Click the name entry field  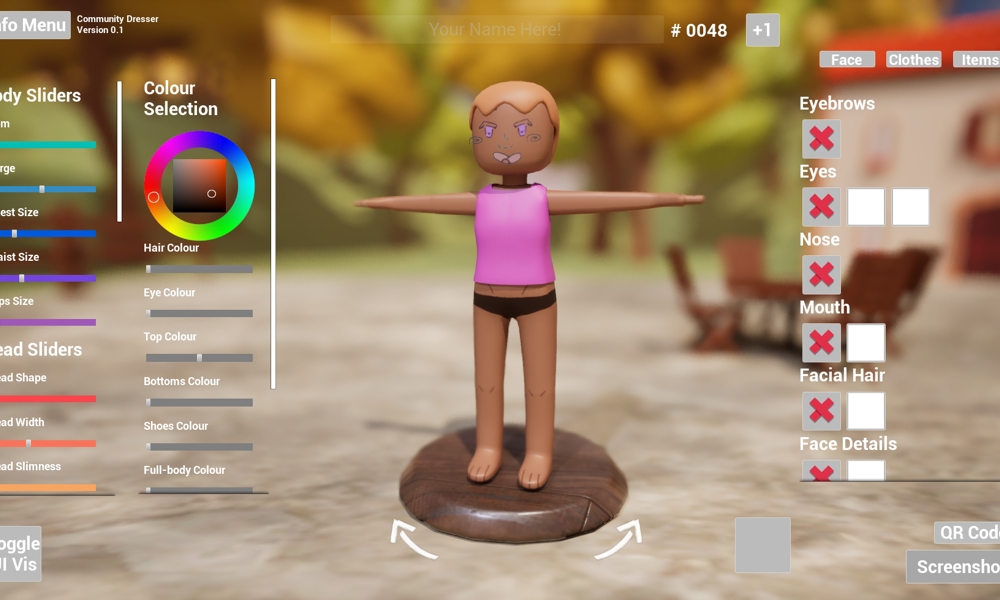[496, 30]
